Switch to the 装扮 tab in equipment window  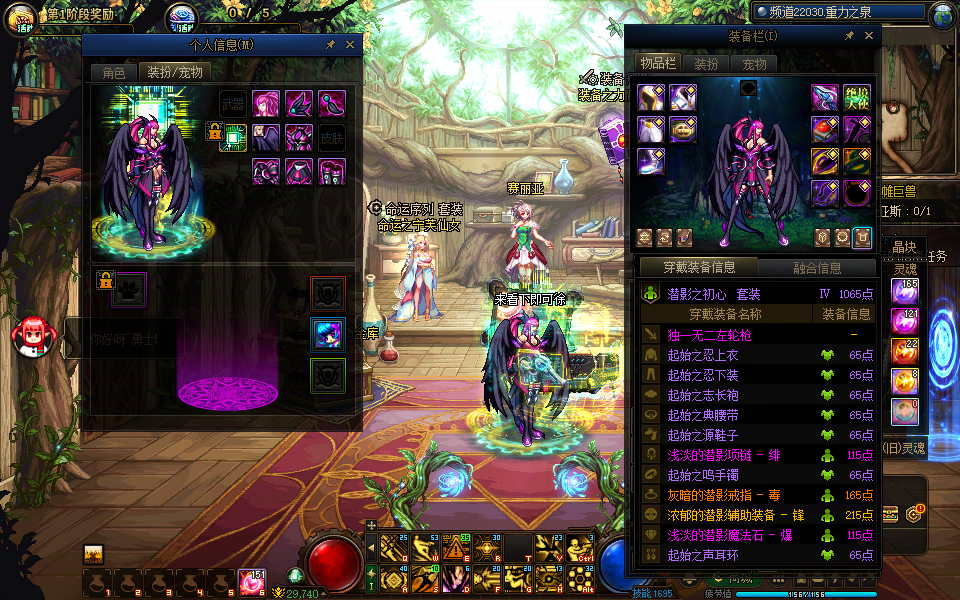pyautogui.click(x=706, y=64)
